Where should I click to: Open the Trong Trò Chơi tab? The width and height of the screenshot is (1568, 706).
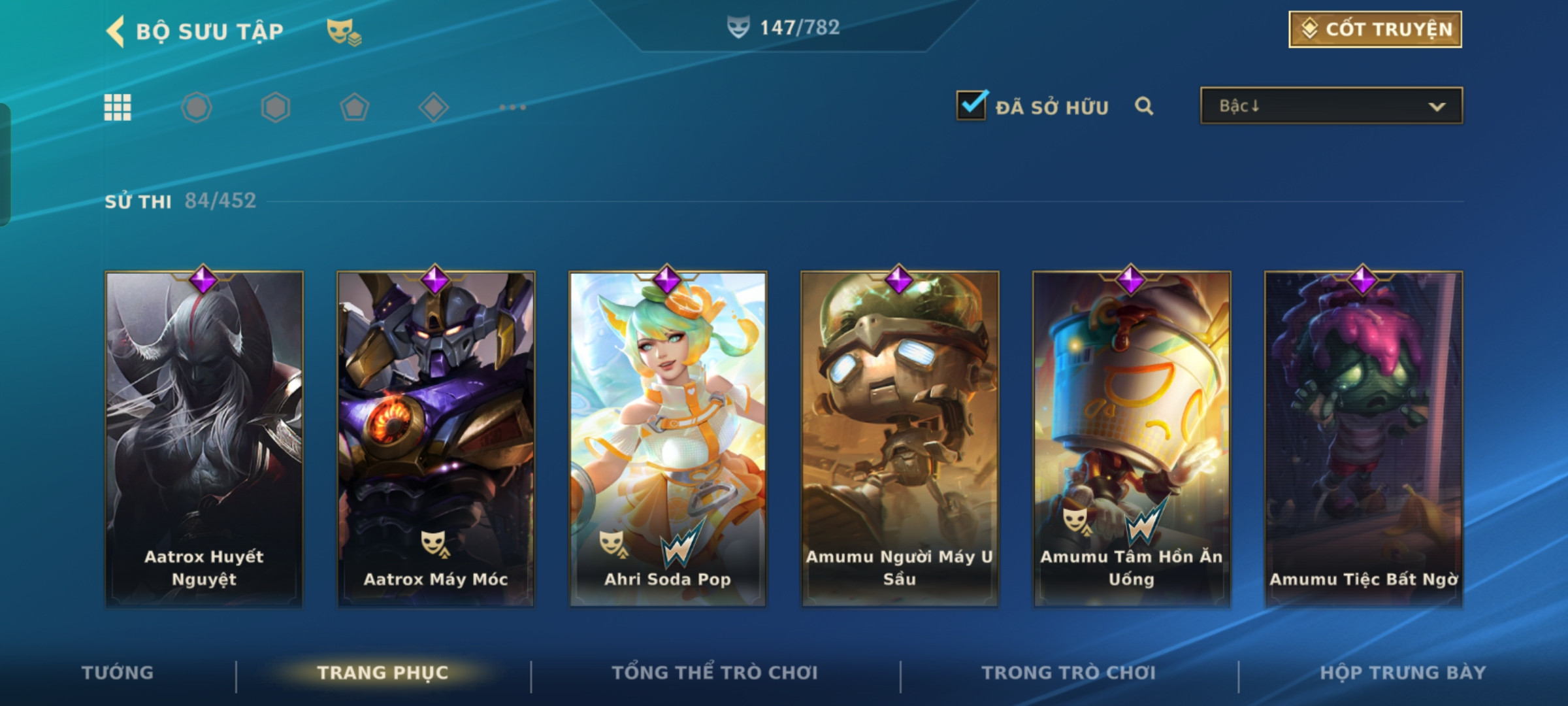[x=1069, y=673]
